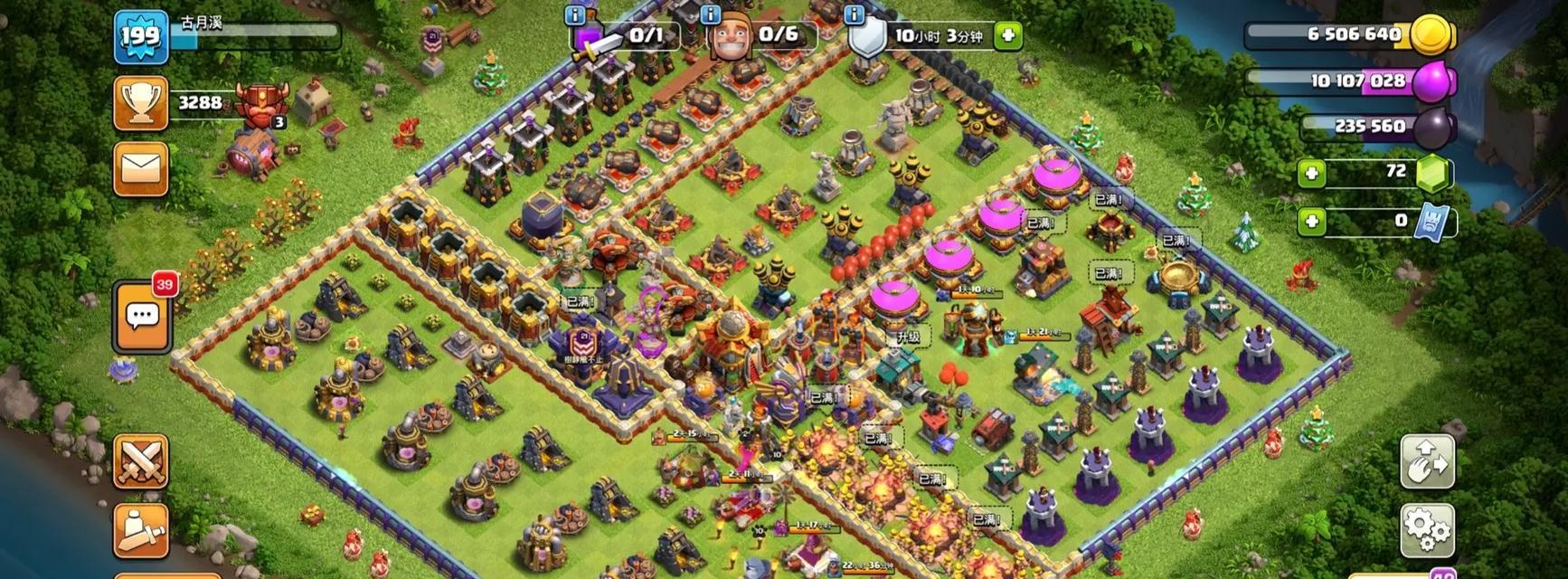Show info for the 0/1 sword counter
The width and height of the screenshot is (1568, 579).
pos(575,15)
